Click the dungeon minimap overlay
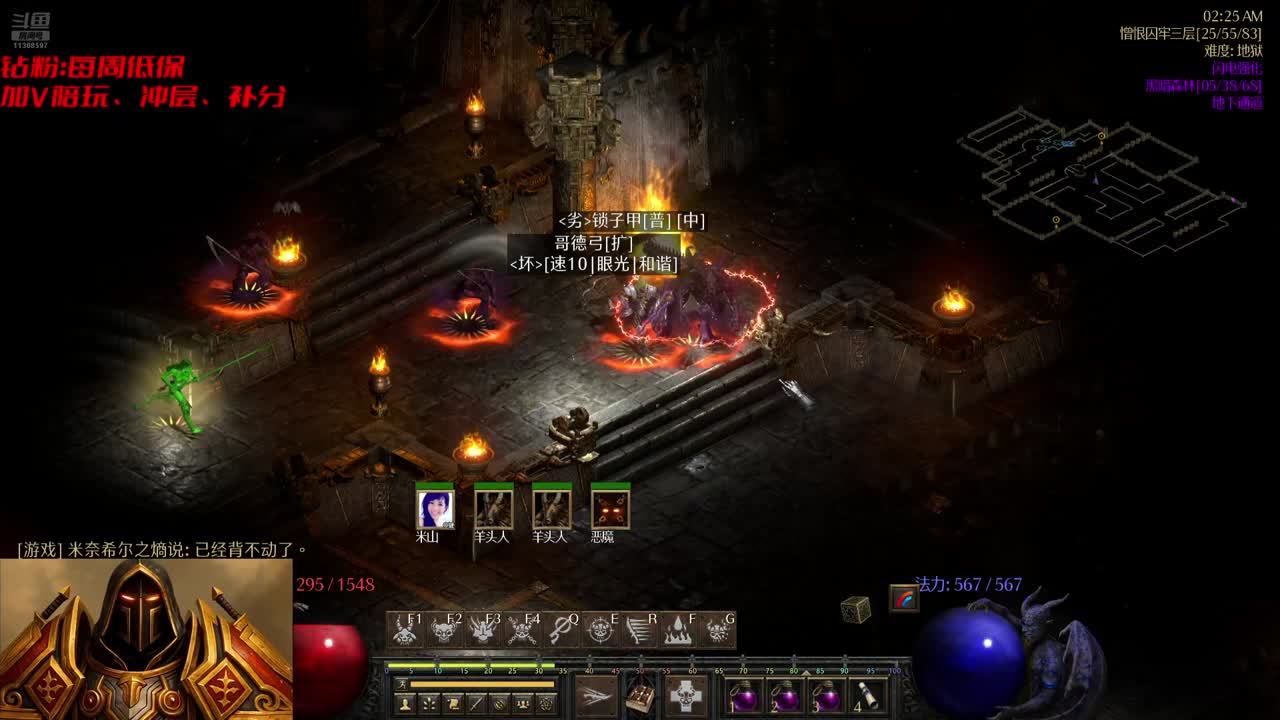 pos(1100,180)
